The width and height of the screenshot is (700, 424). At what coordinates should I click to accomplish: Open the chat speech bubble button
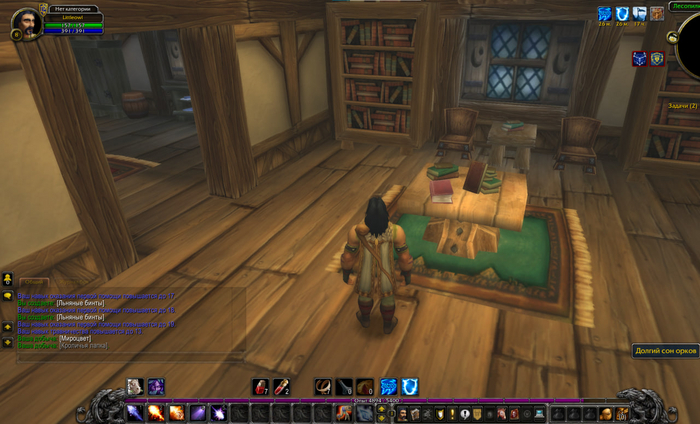click(x=8, y=295)
